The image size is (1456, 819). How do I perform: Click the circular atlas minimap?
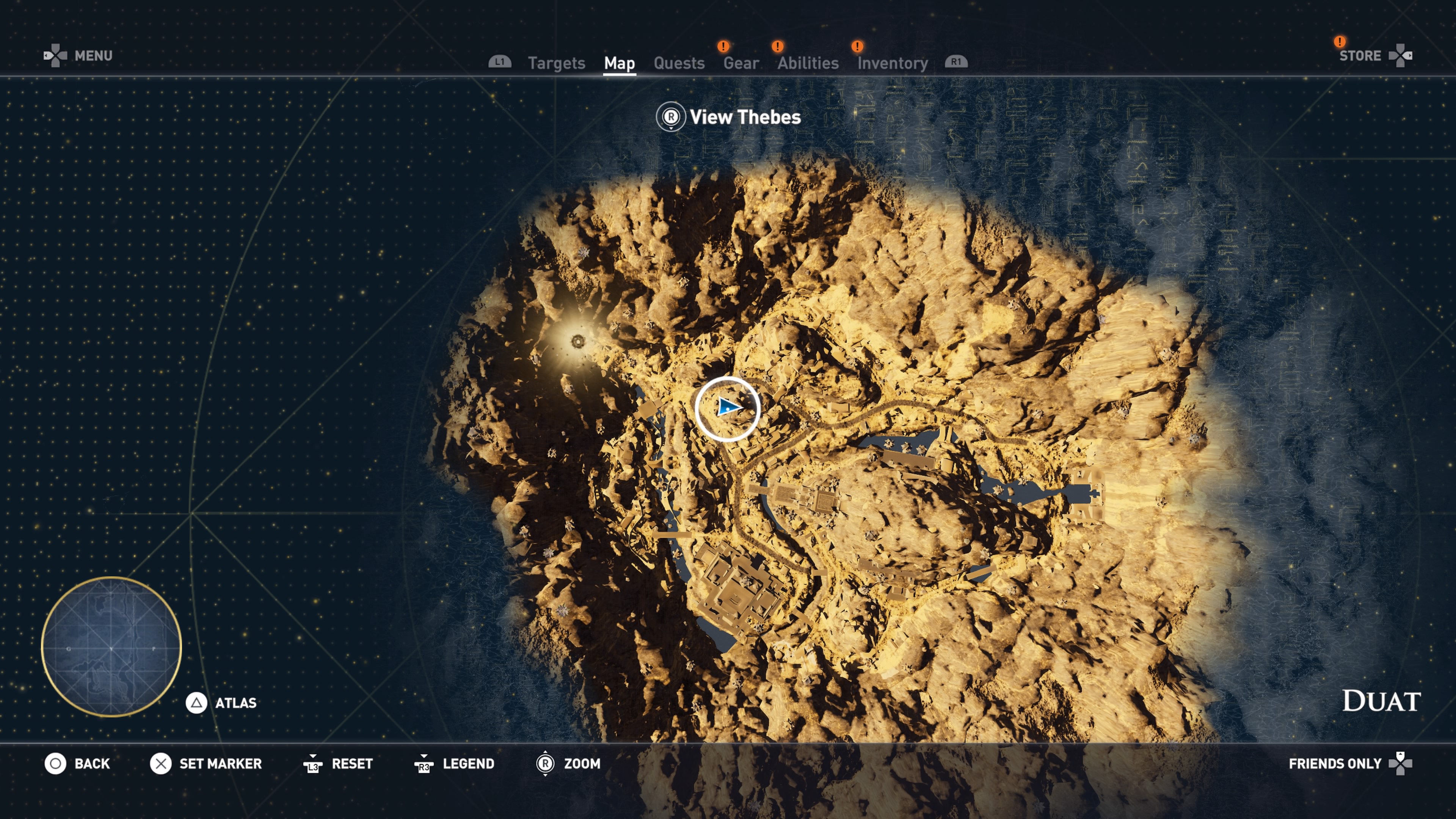click(111, 646)
